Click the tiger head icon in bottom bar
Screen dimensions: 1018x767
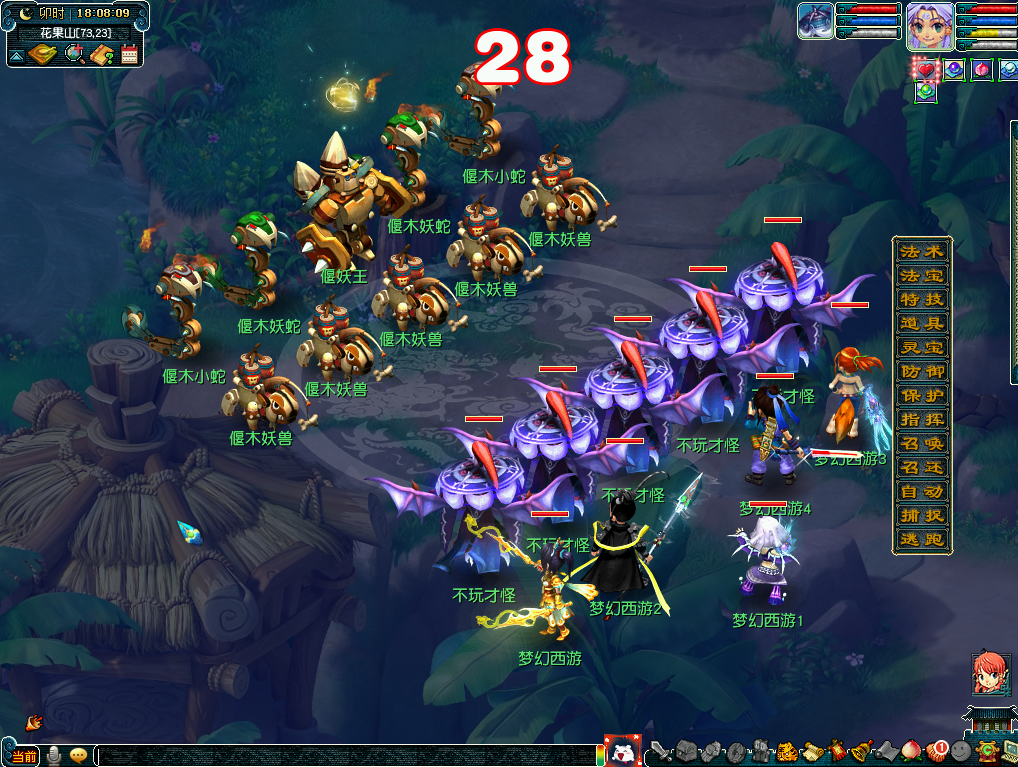(786, 750)
